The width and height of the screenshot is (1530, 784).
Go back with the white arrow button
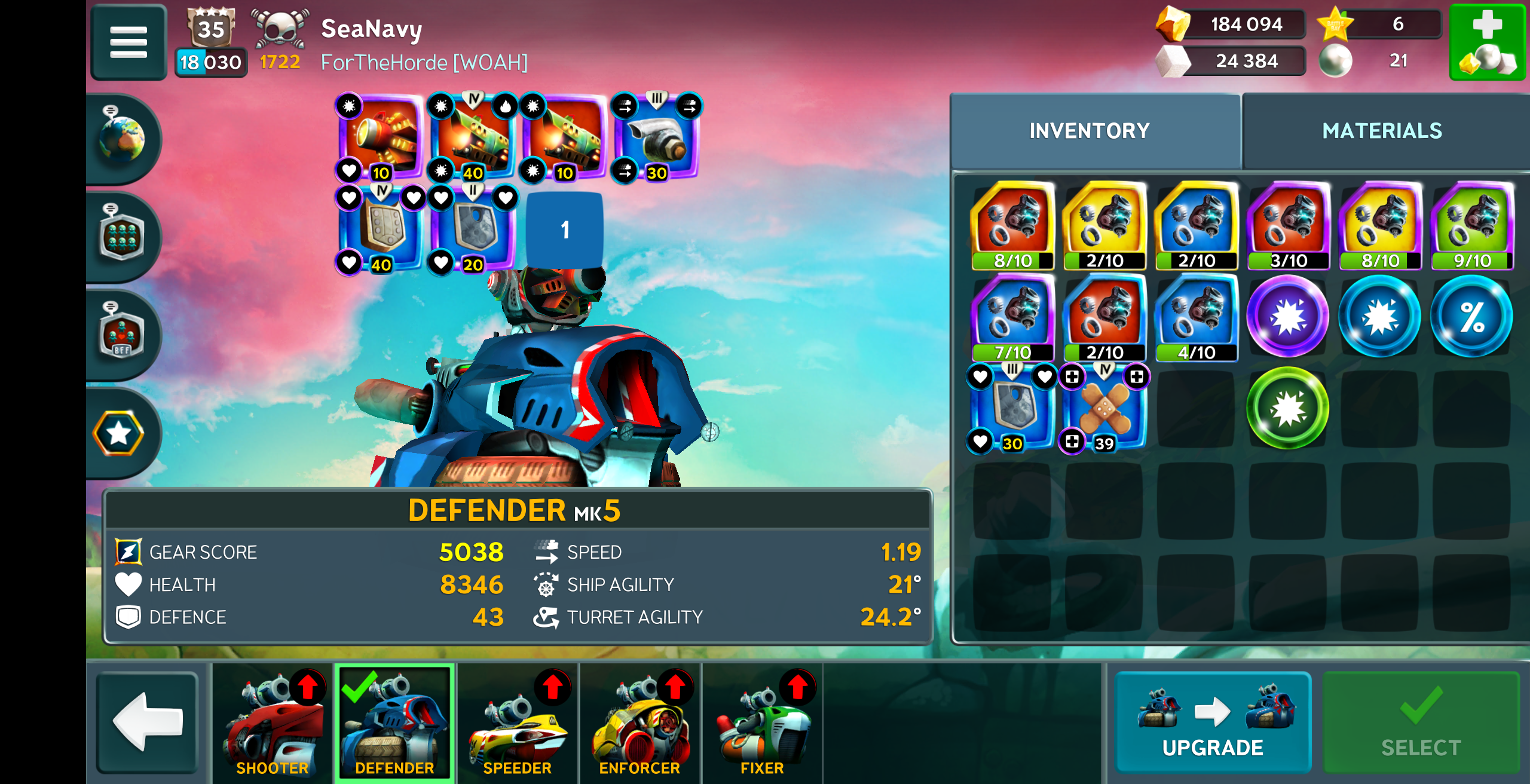(x=148, y=721)
